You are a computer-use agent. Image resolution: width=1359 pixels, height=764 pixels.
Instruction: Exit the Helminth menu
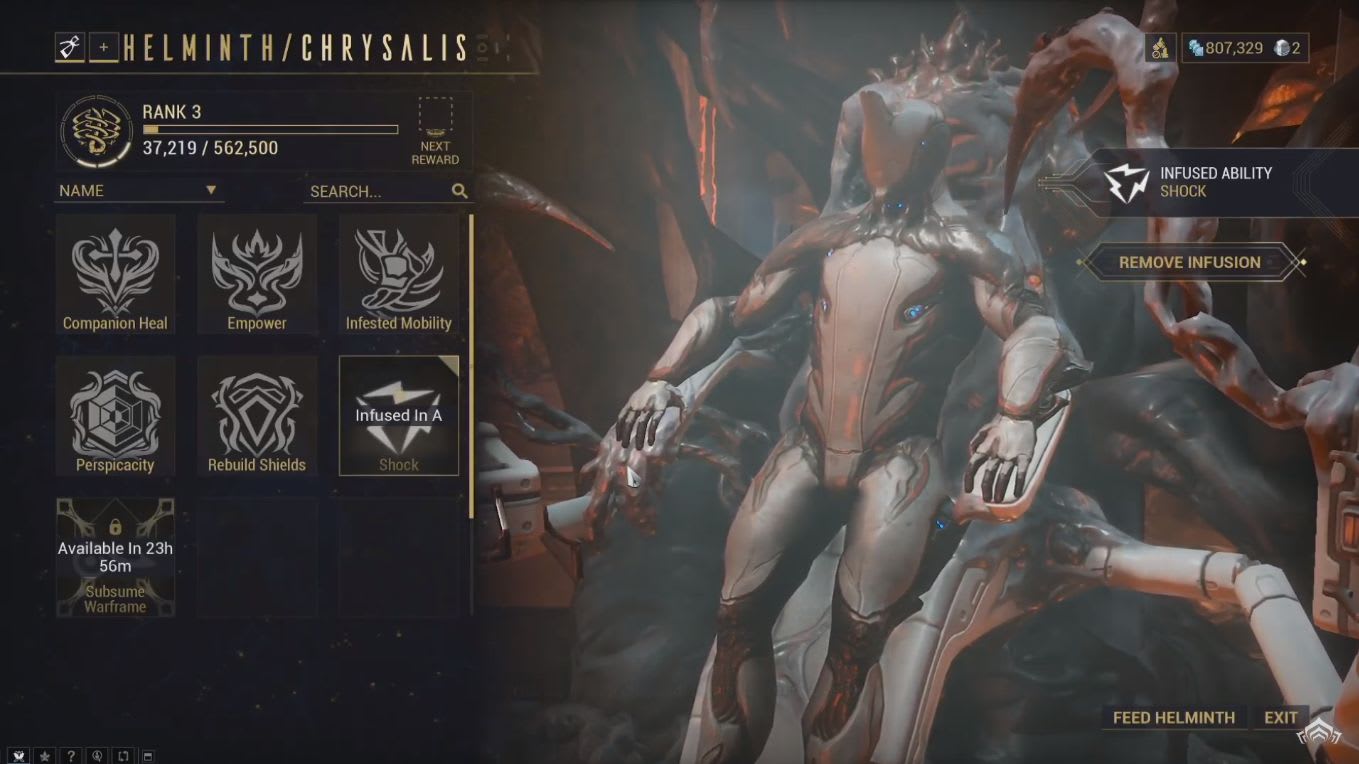tap(1280, 717)
